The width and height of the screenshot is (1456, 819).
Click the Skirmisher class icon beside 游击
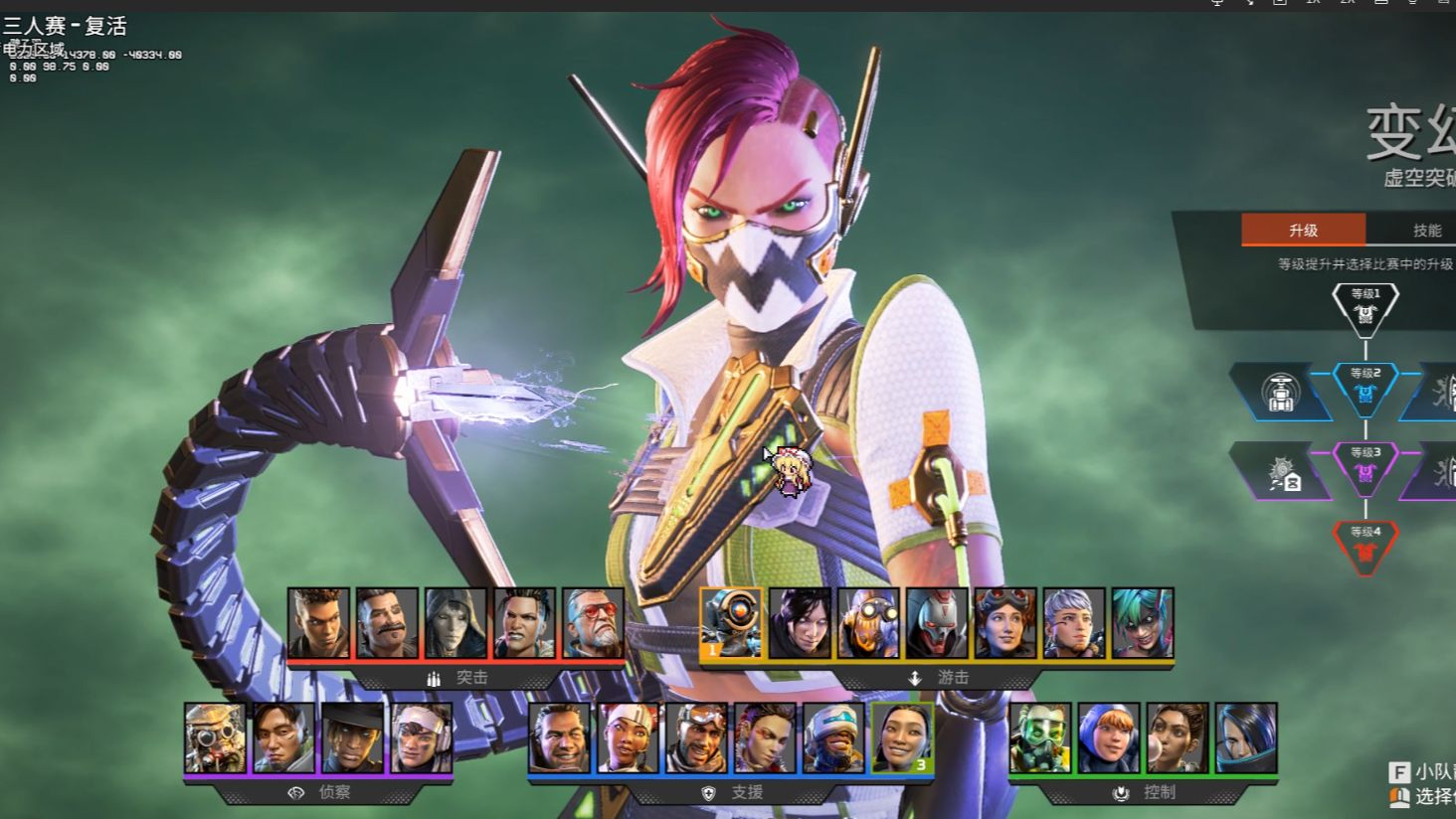click(x=913, y=678)
